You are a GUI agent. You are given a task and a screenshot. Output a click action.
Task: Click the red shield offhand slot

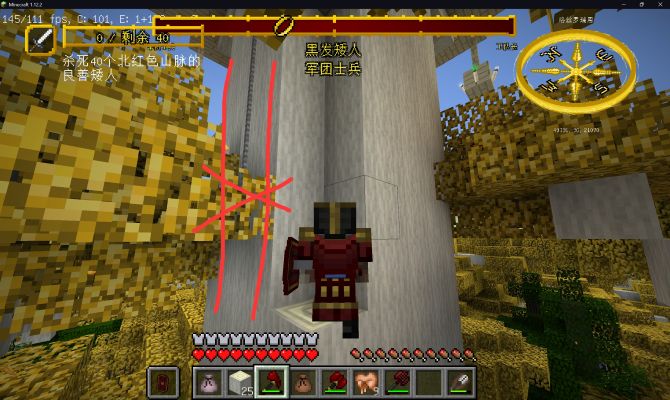pyautogui.click(x=163, y=381)
